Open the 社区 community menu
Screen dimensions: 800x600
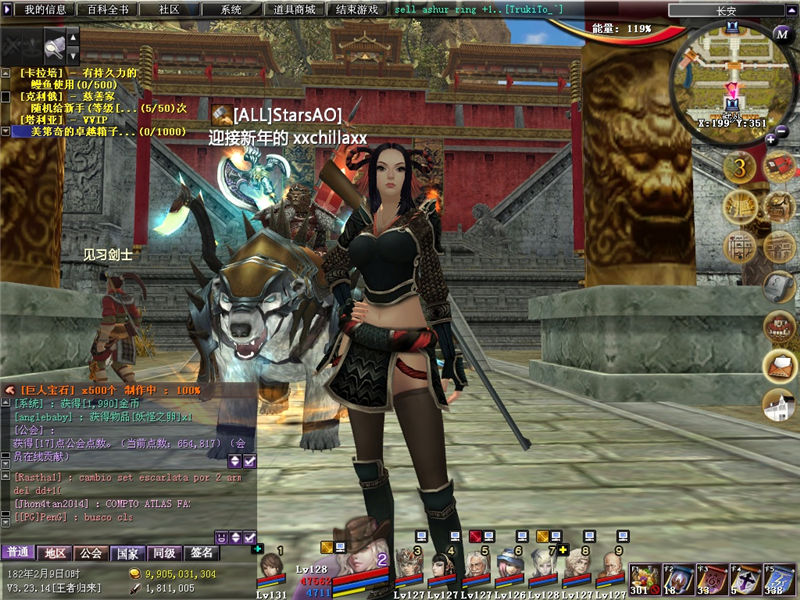click(x=169, y=9)
